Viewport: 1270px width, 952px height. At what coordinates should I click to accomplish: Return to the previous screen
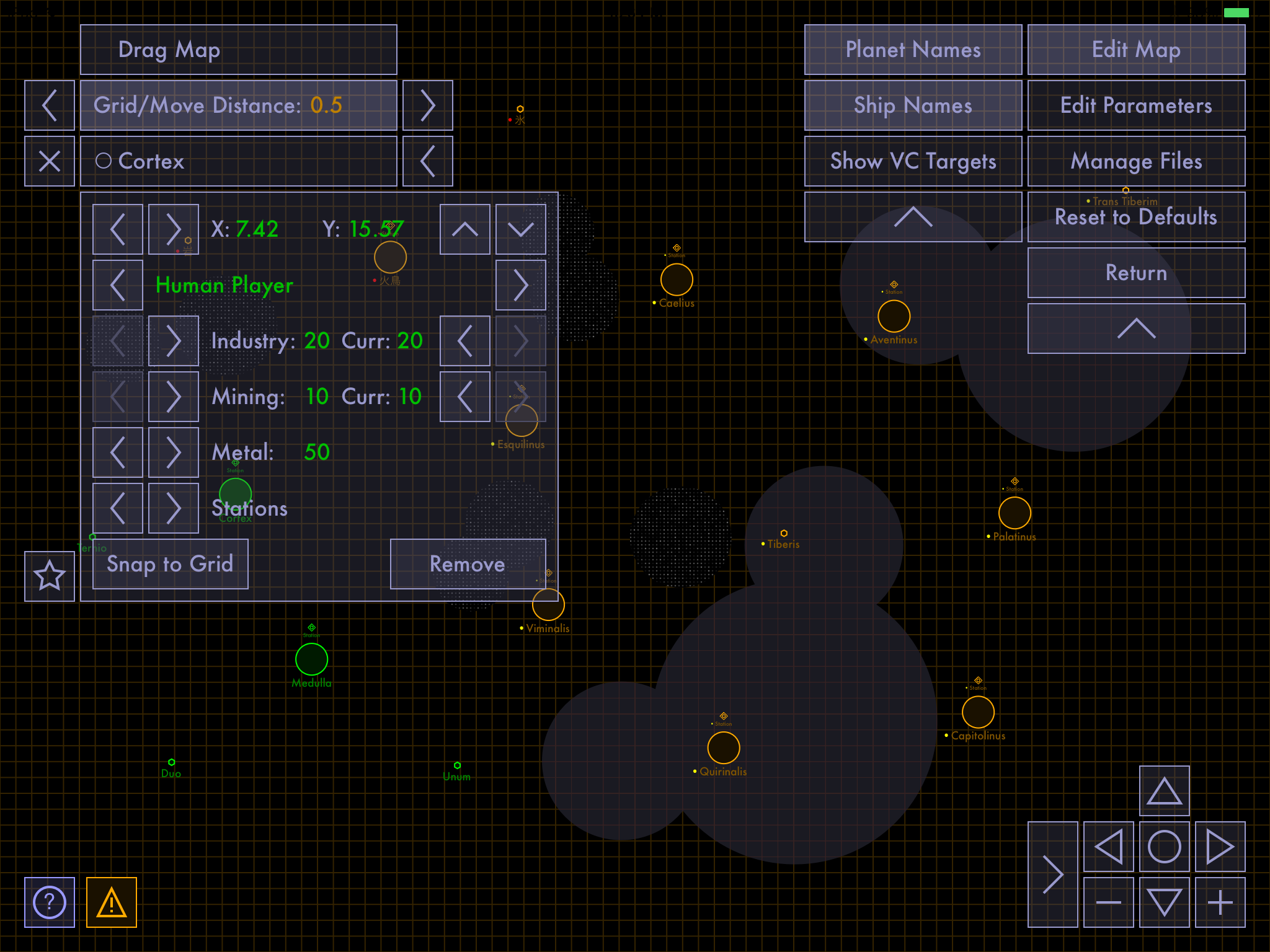tap(1136, 273)
